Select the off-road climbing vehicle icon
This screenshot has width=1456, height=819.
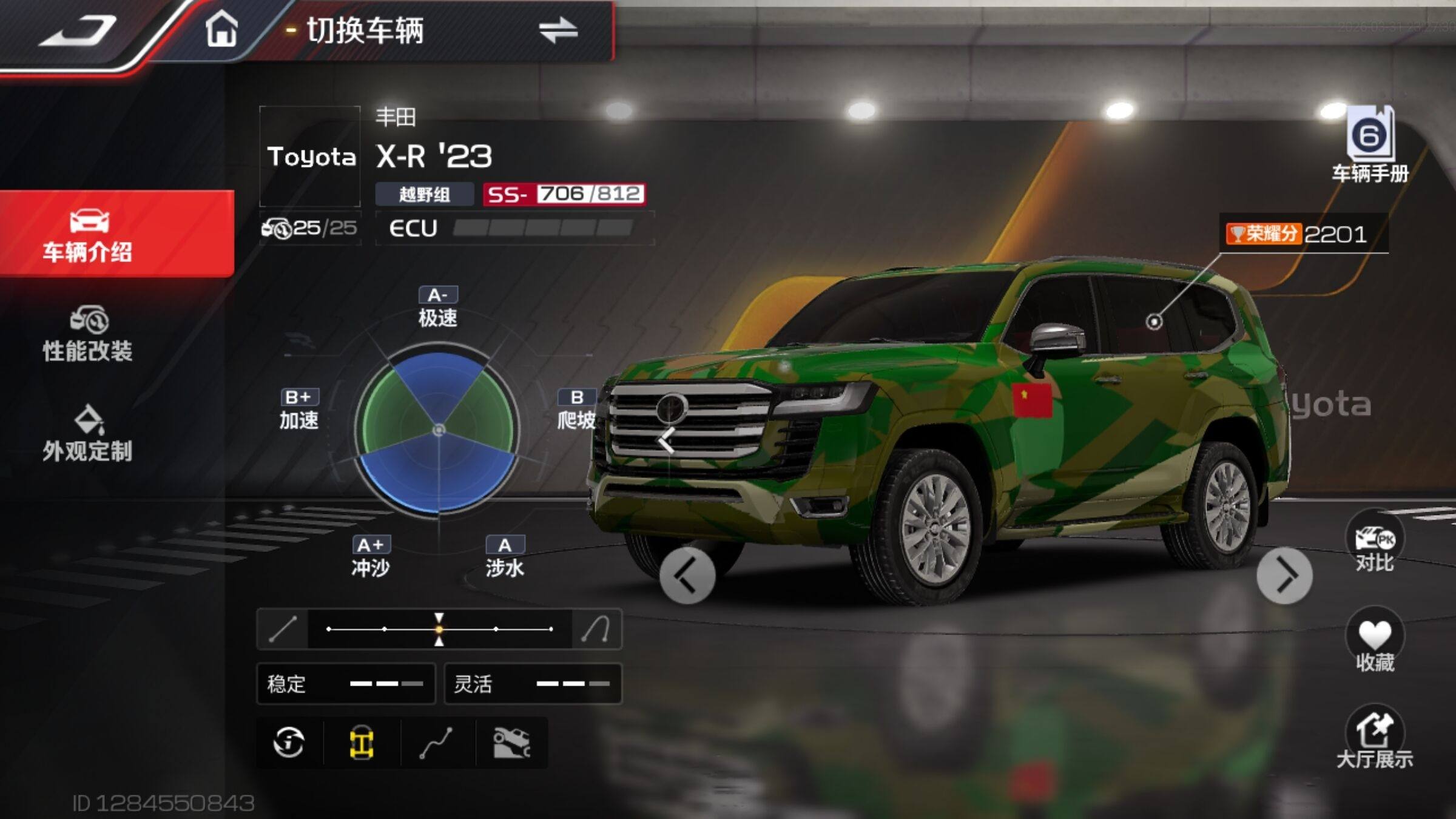click(x=511, y=743)
